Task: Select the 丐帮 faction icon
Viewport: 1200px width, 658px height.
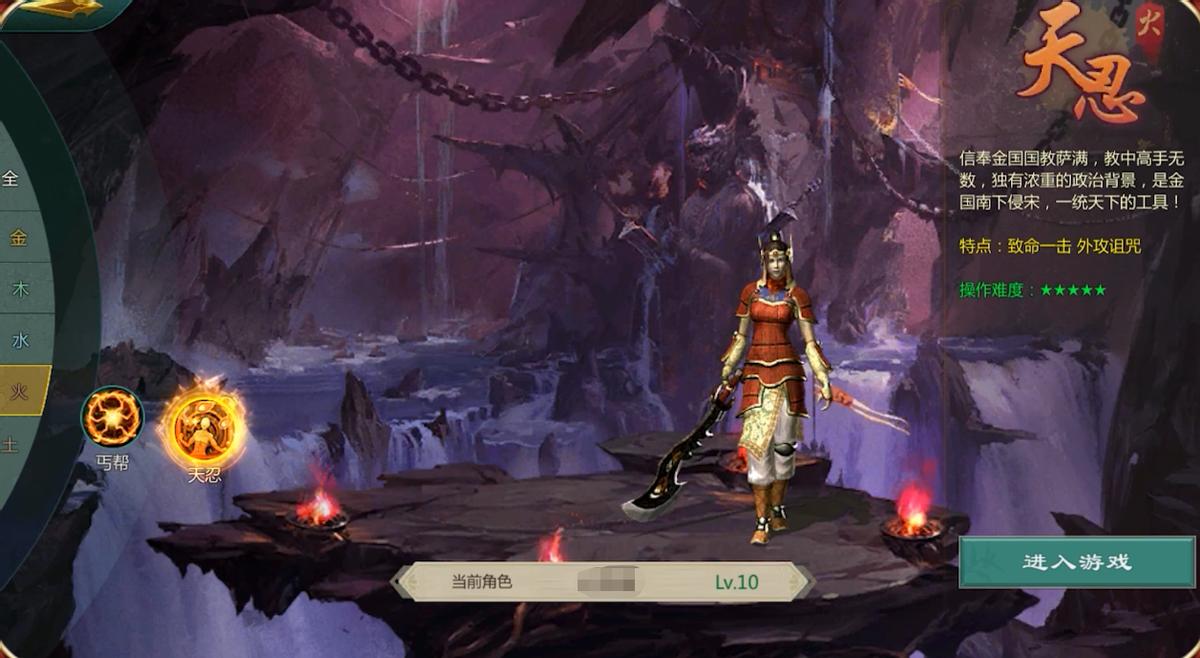Action: pos(112,418)
